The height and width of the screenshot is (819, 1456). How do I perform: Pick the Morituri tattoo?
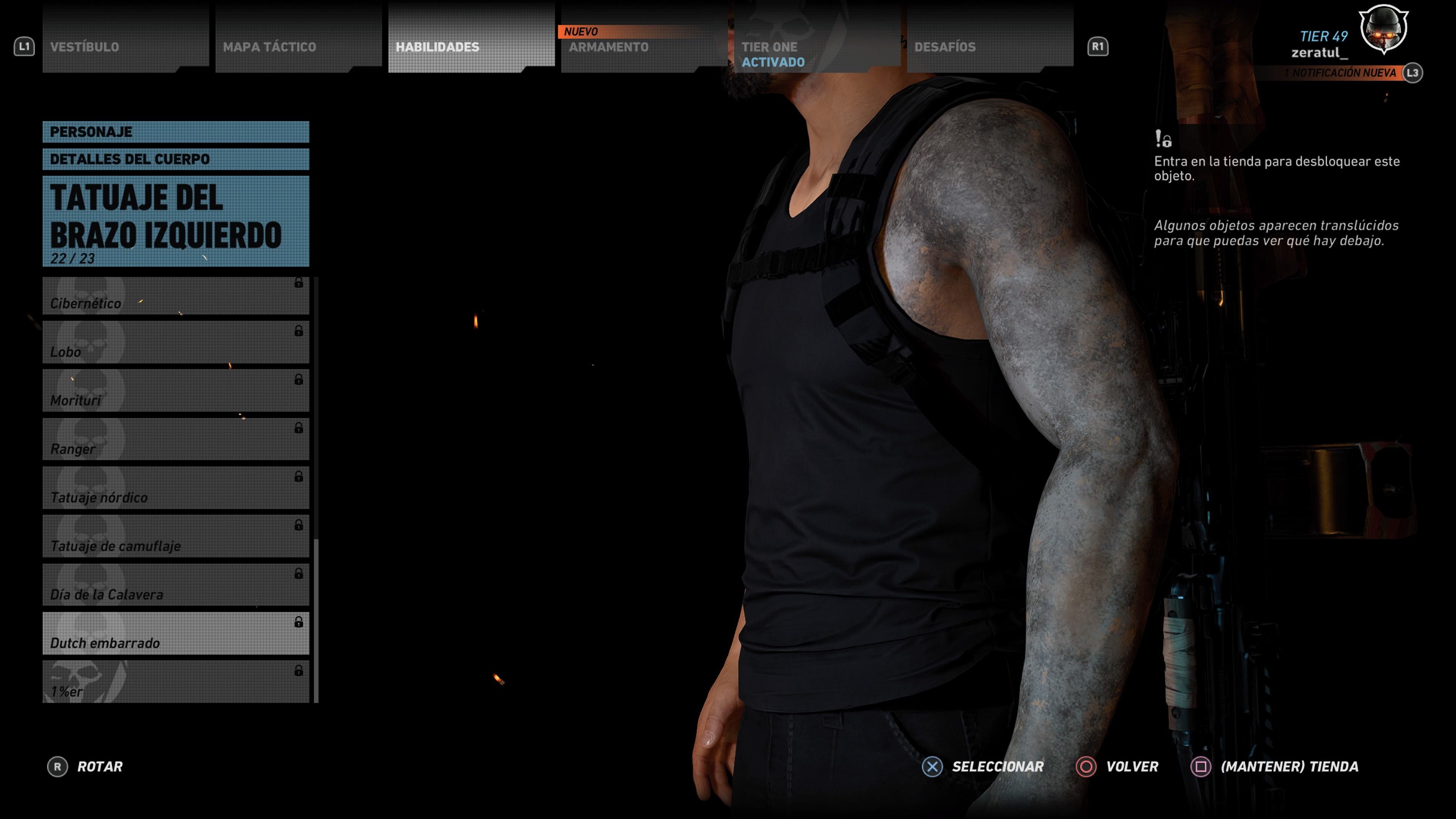click(176, 391)
